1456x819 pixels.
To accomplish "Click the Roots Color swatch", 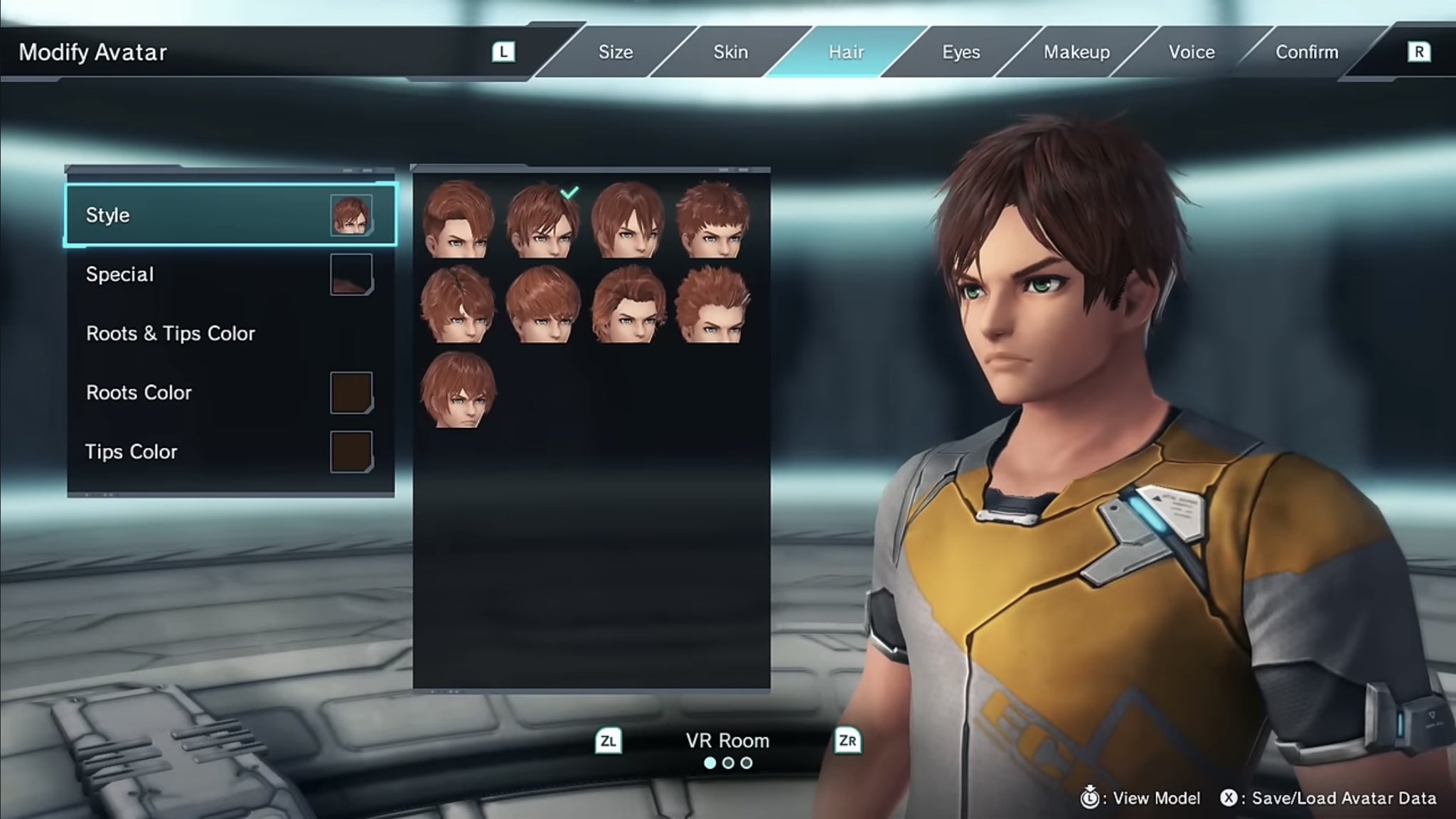I will tap(351, 392).
